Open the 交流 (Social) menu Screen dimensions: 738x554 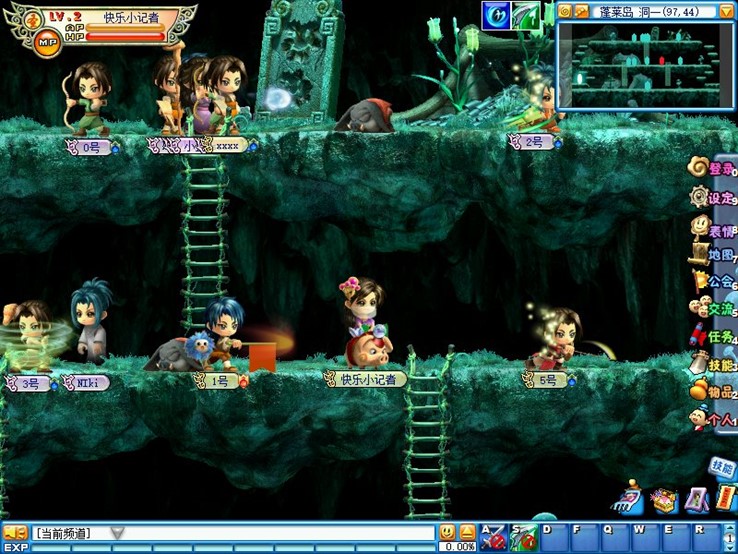point(714,310)
